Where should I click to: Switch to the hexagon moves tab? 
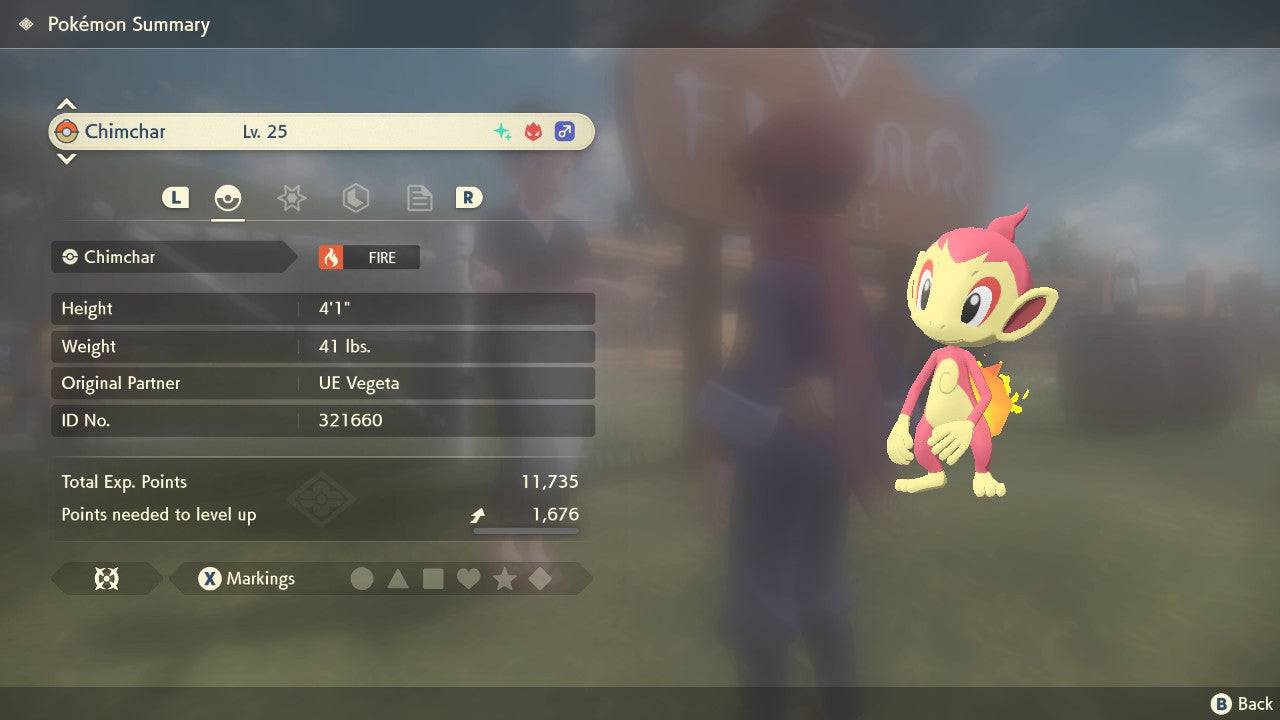tap(355, 198)
